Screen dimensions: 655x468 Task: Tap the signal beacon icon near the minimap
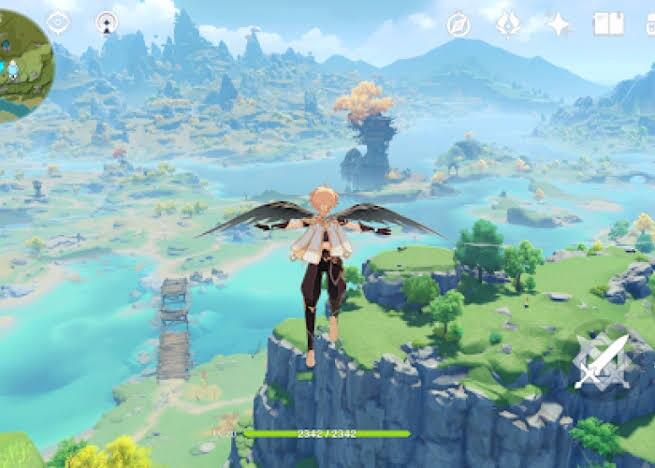coord(107,22)
